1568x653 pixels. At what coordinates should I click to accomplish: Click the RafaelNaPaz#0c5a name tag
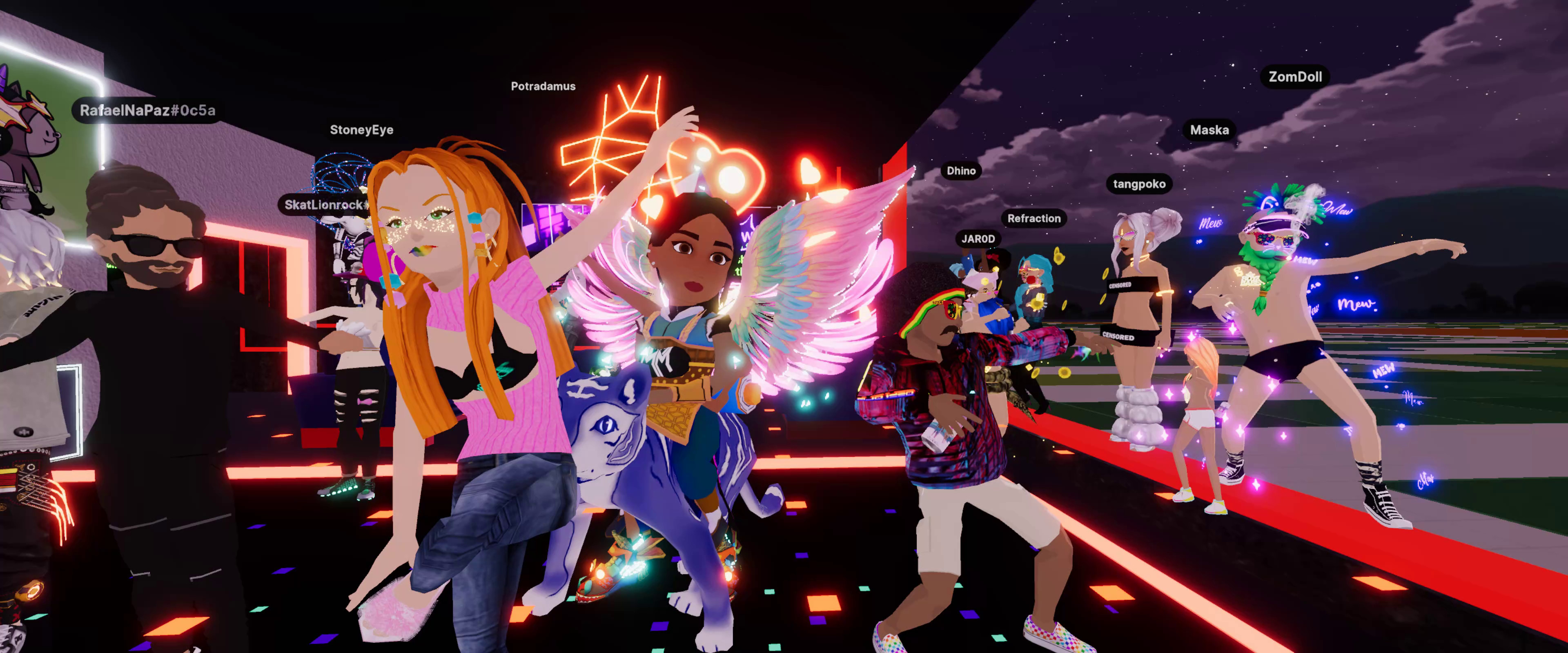147,111
